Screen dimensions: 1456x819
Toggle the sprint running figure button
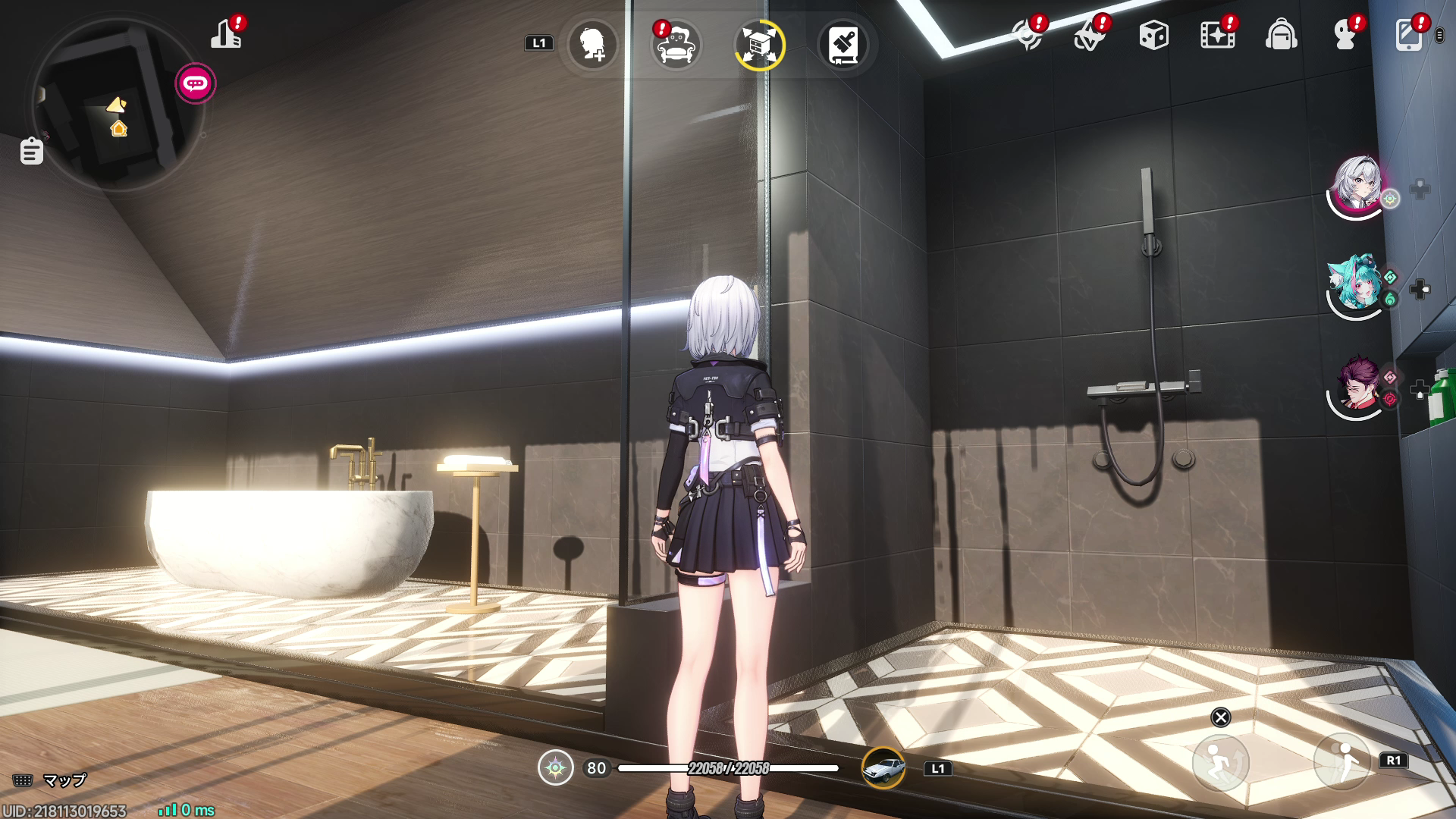(x=1342, y=761)
